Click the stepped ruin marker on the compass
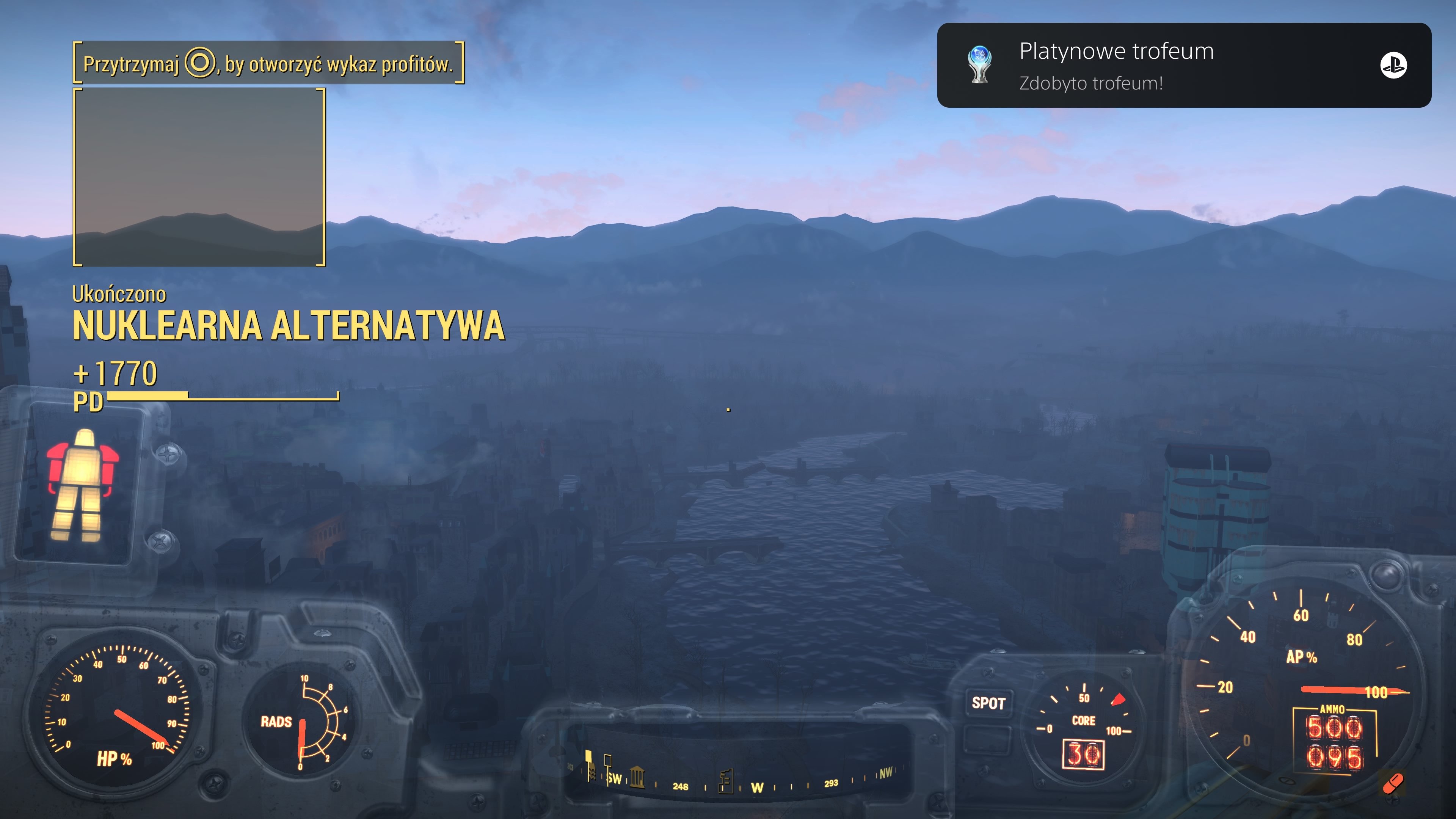This screenshot has height=819, width=1456. click(726, 781)
